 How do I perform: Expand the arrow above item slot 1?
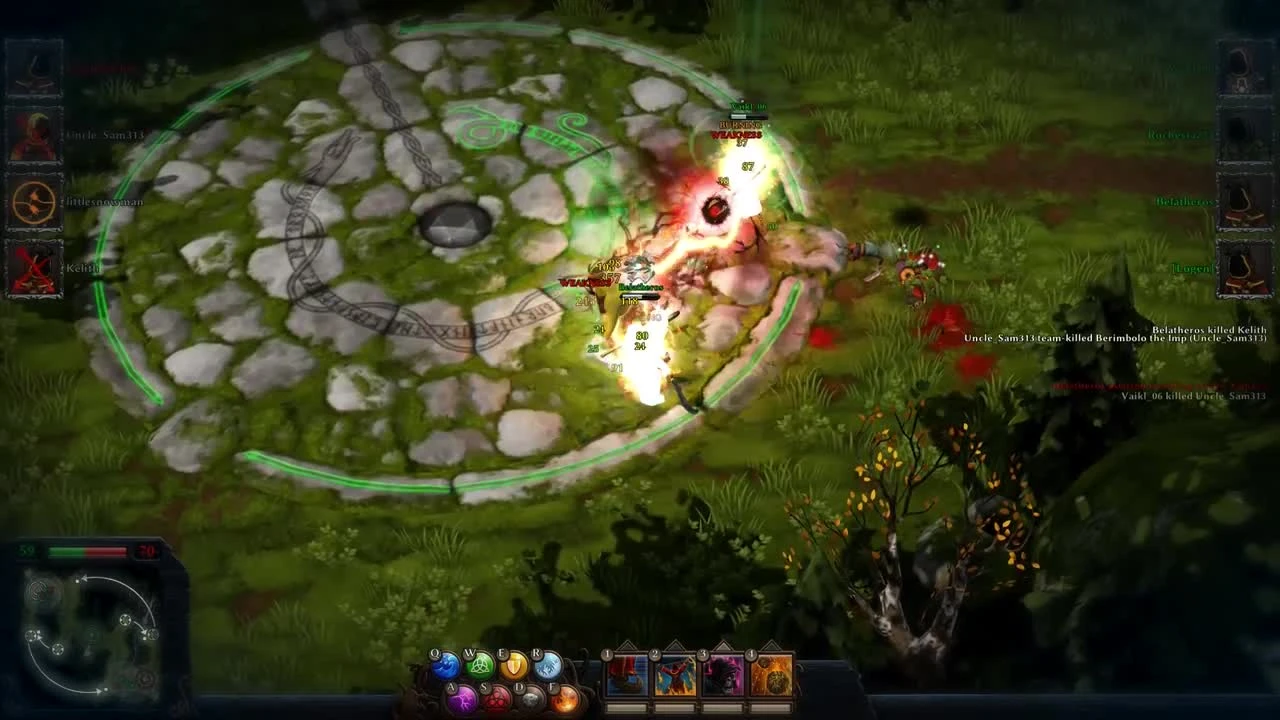[628, 646]
